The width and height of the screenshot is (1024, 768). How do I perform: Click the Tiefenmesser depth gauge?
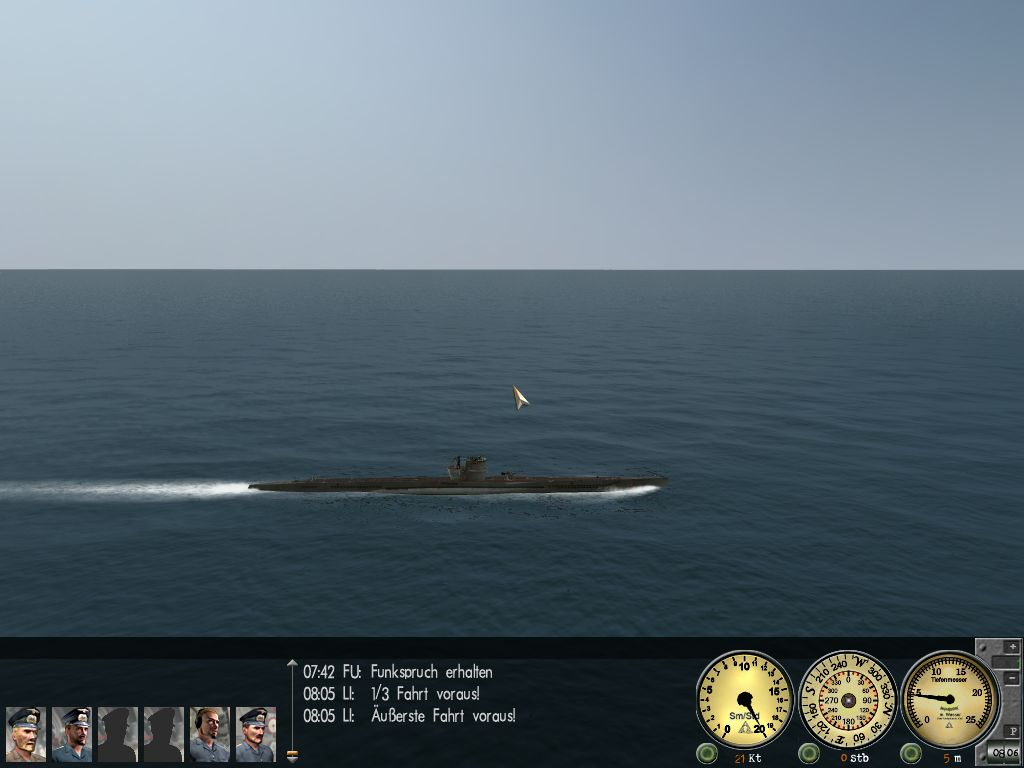tap(950, 700)
